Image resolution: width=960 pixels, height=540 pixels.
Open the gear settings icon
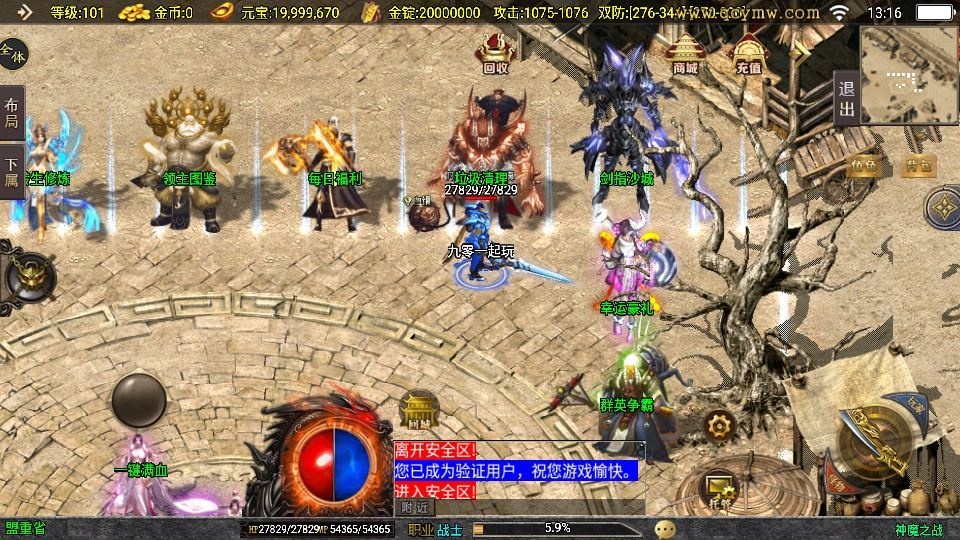click(x=719, y=426)
